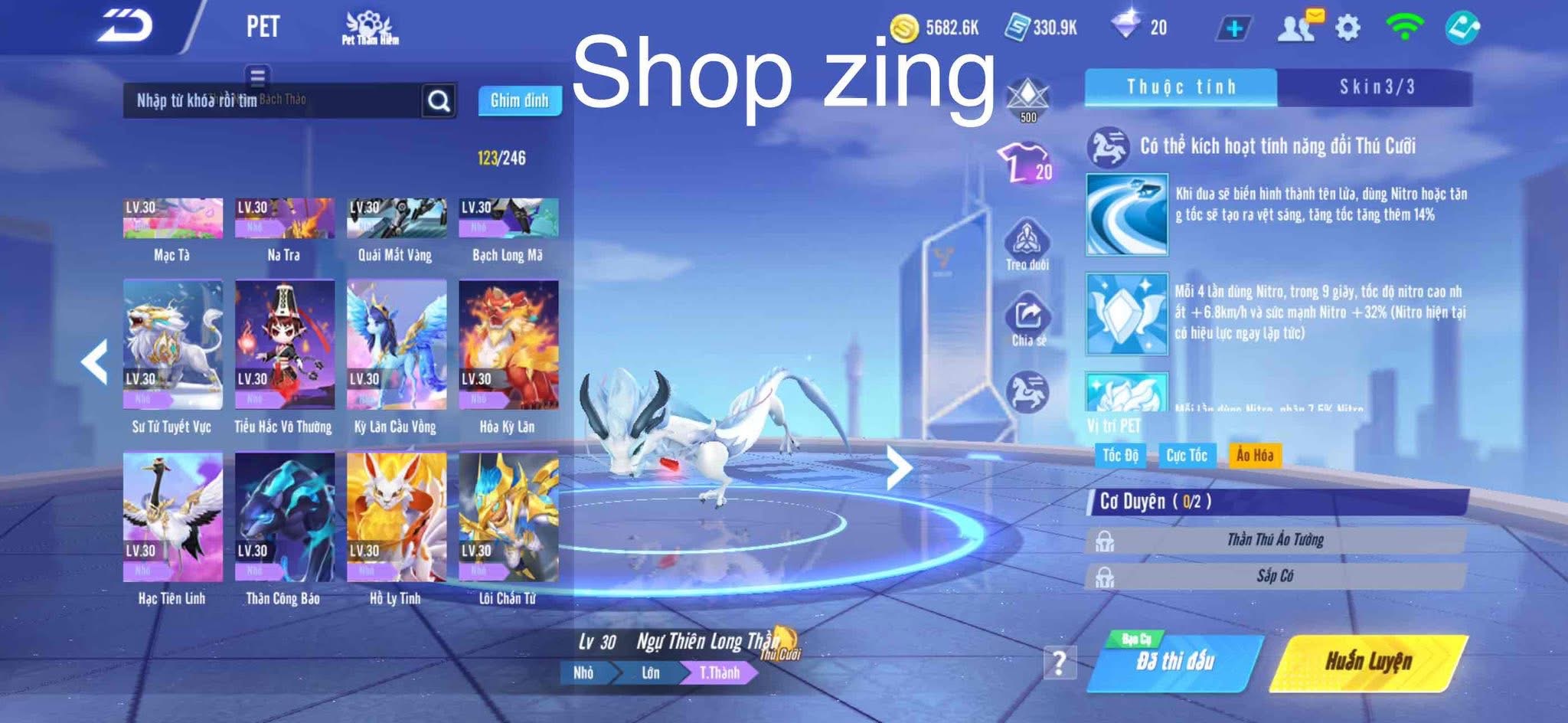This screenshot has height=723, width=1568.
Task: Click the Ghim đính button
Action: (521, 100)
